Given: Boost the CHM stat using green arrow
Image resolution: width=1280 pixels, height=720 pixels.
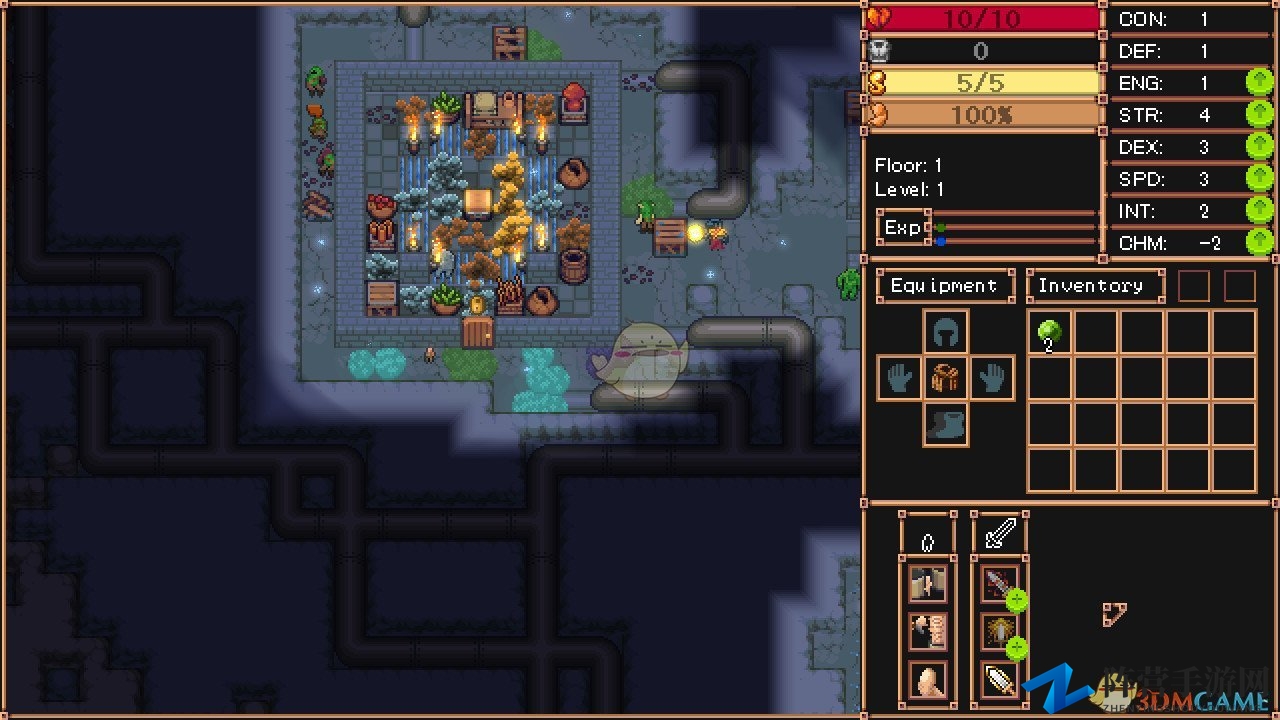Looking at the screenshot, I should (x=1259, y=242).
